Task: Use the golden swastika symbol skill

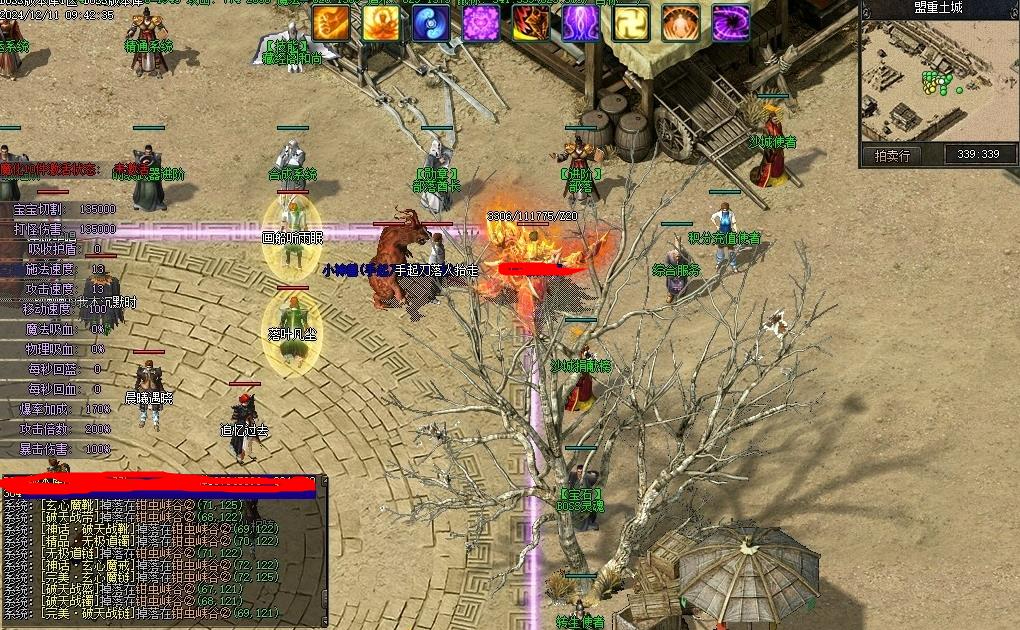Action: pos(631,22)
